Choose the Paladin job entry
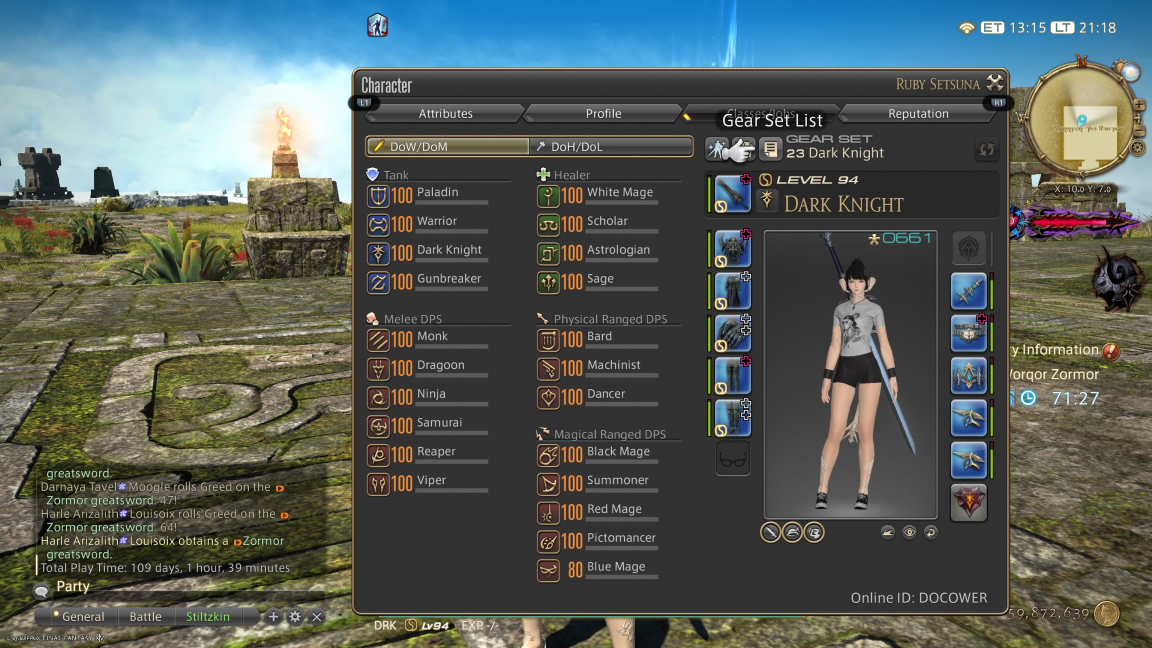 [x=437, y=193]
